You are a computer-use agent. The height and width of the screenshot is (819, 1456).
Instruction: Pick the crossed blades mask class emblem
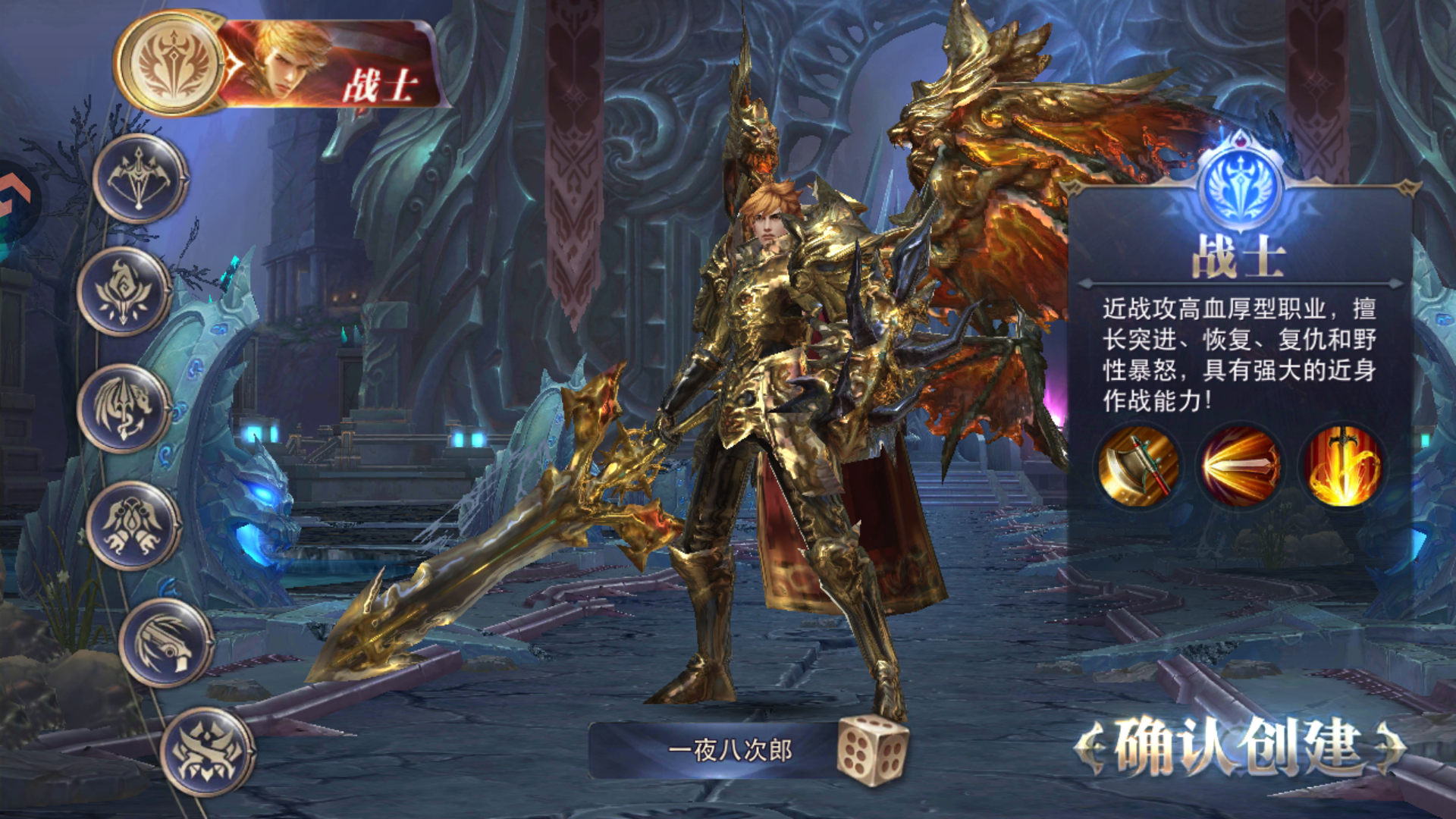click(207, 752)
